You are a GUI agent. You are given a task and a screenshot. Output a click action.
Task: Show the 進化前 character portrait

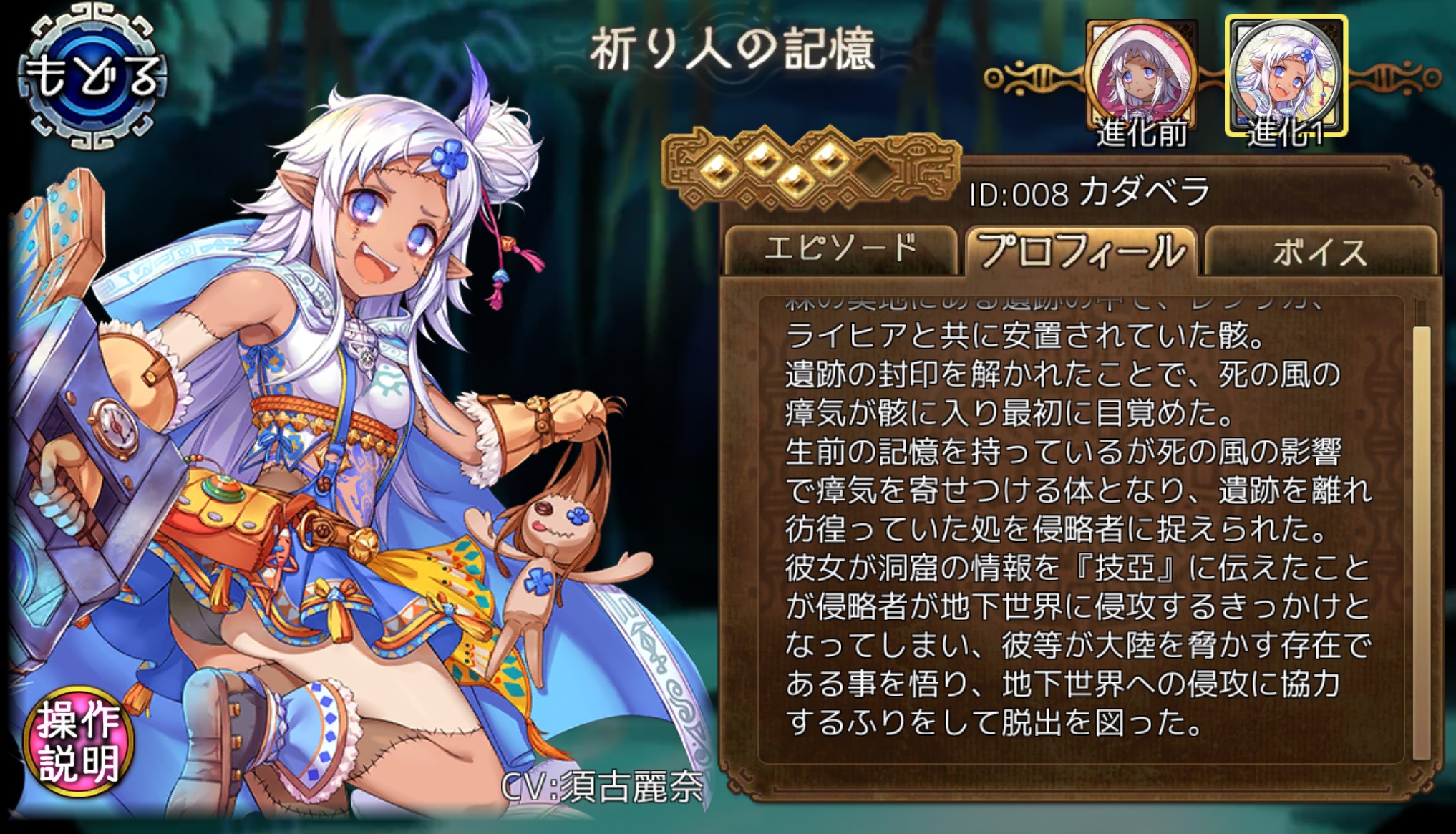[x=1141, y=80]
